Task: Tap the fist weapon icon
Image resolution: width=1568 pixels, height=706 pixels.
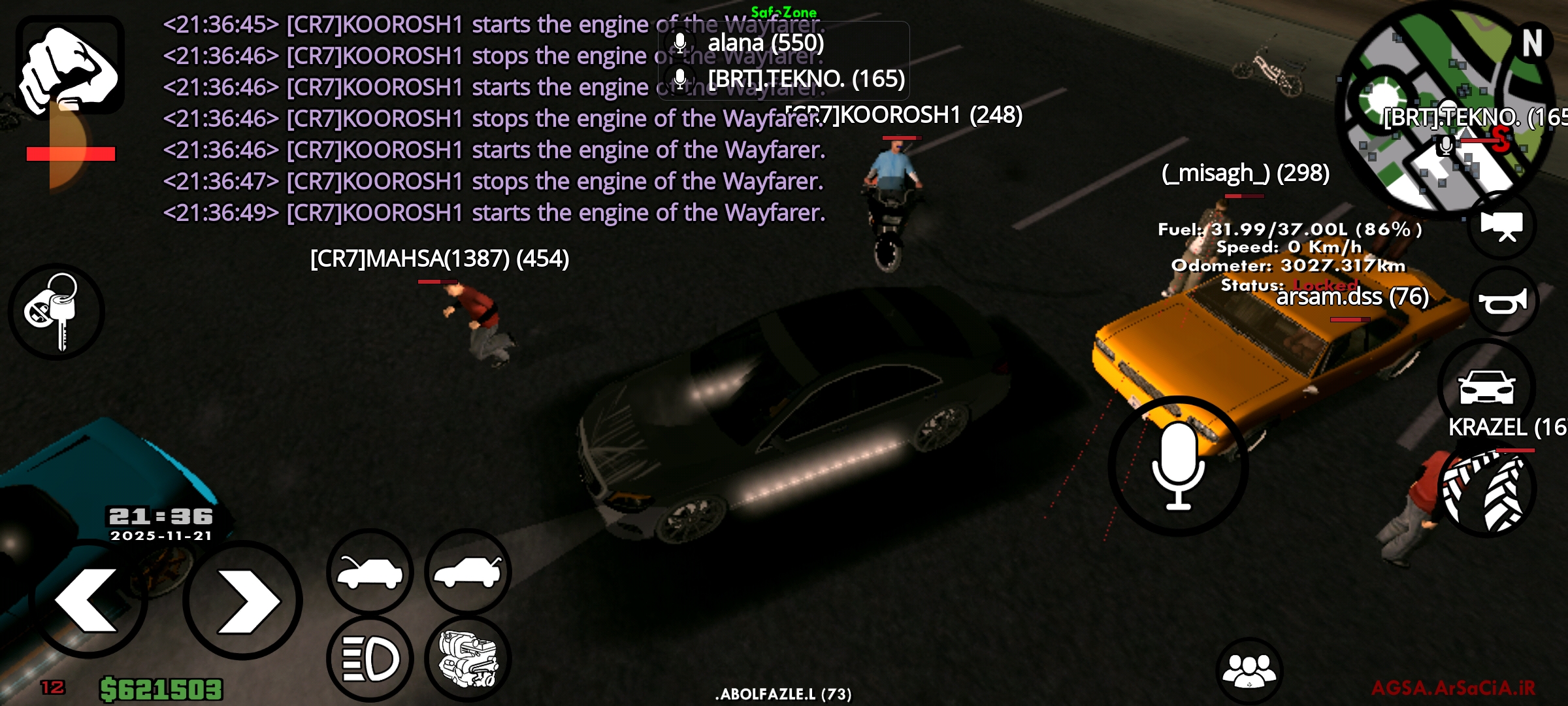Action: [70, 65]
